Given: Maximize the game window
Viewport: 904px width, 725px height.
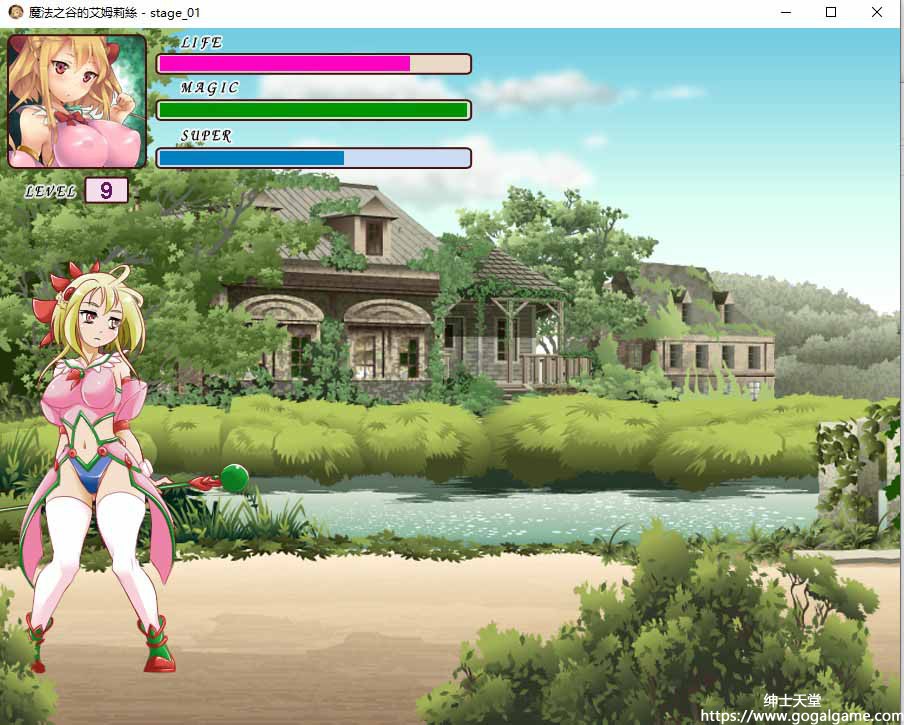Looking at the screenshot, I should tap(831, 13).
